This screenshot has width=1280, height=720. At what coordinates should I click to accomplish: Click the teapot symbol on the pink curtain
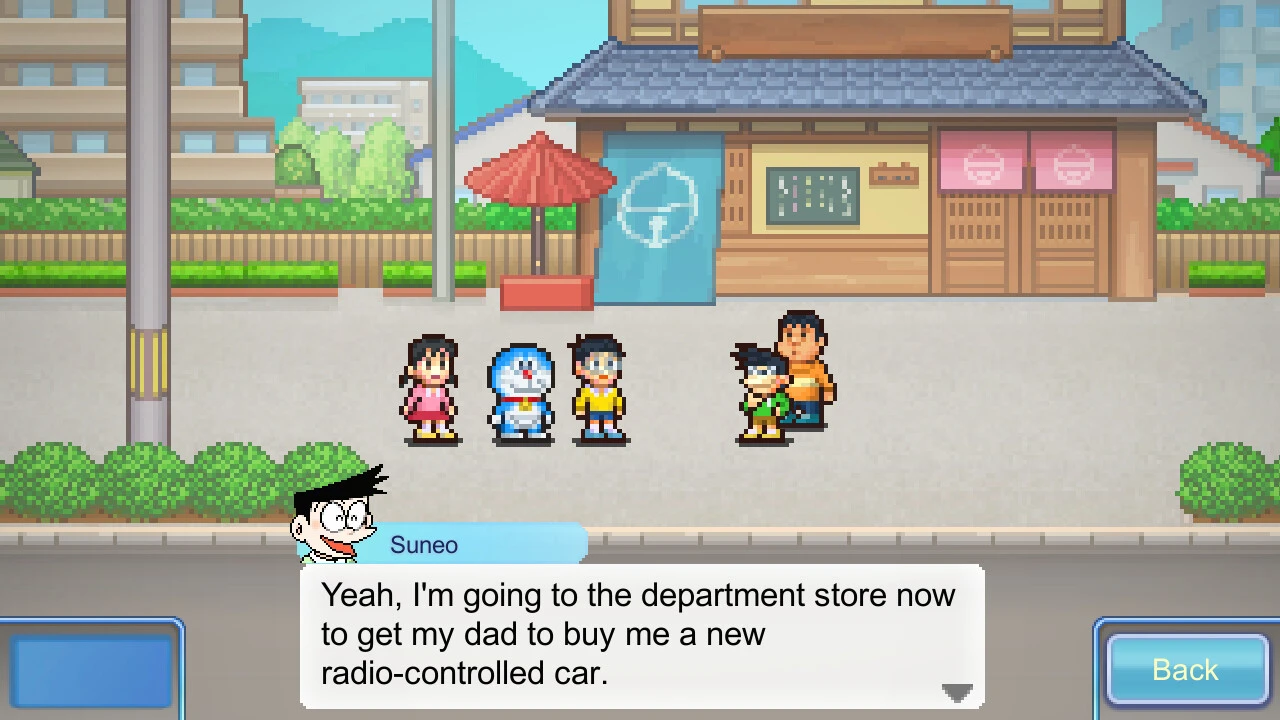click(x=985, y=162)
